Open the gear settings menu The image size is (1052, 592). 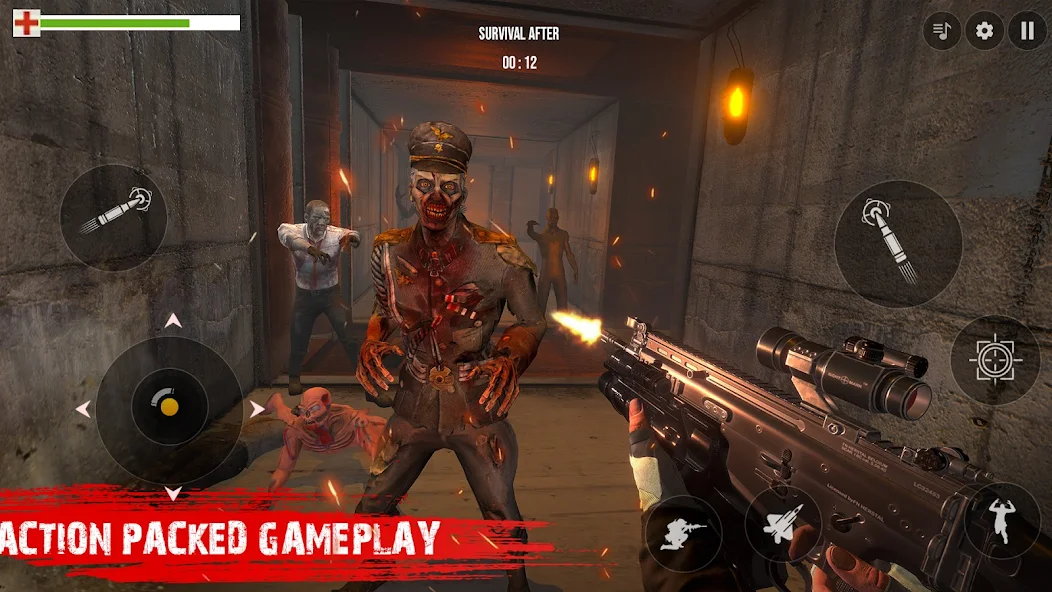(985, 30)
